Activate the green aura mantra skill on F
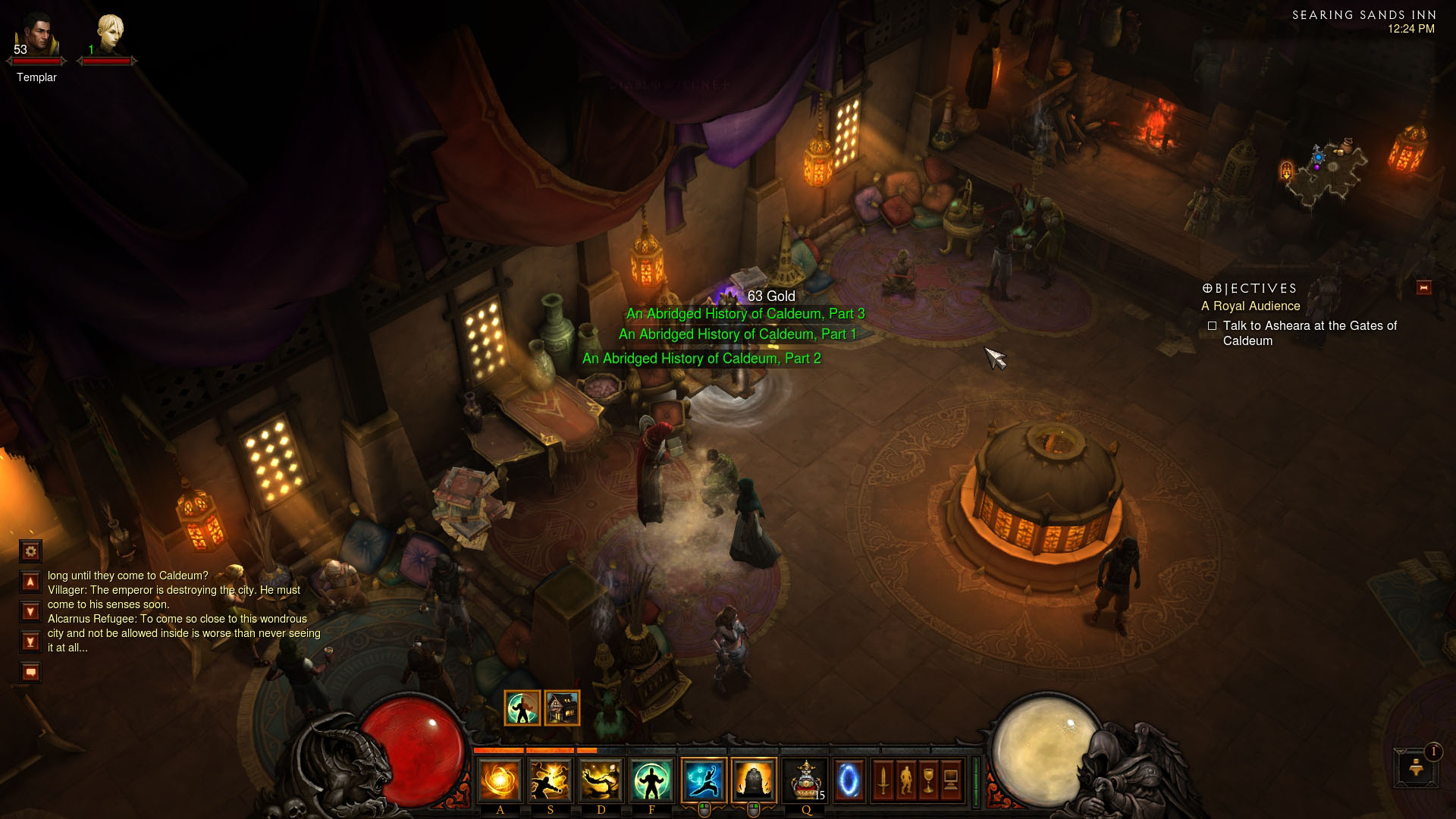 [x=651, y=780]
